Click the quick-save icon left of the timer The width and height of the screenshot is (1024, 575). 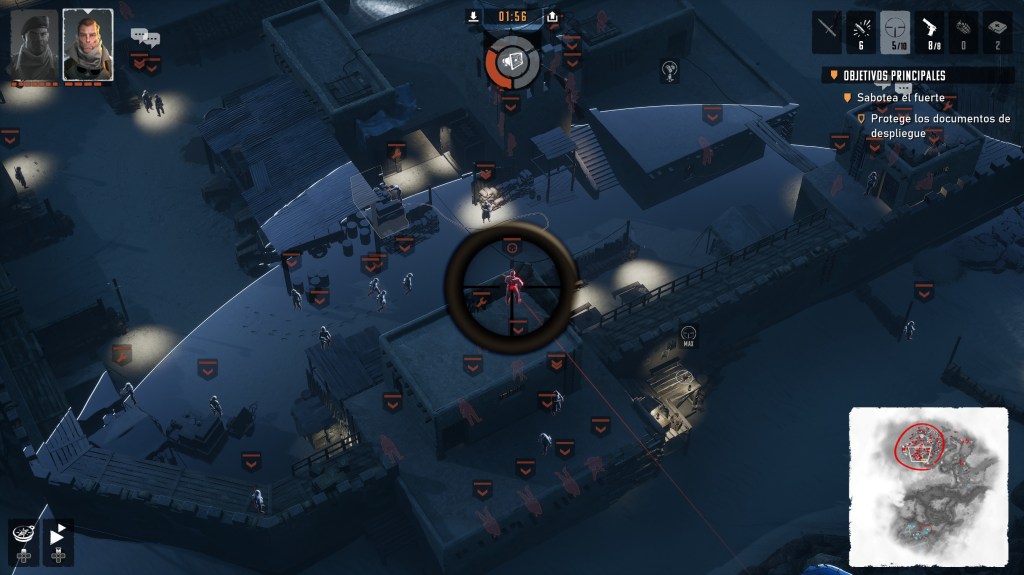(x=474, y=16)
